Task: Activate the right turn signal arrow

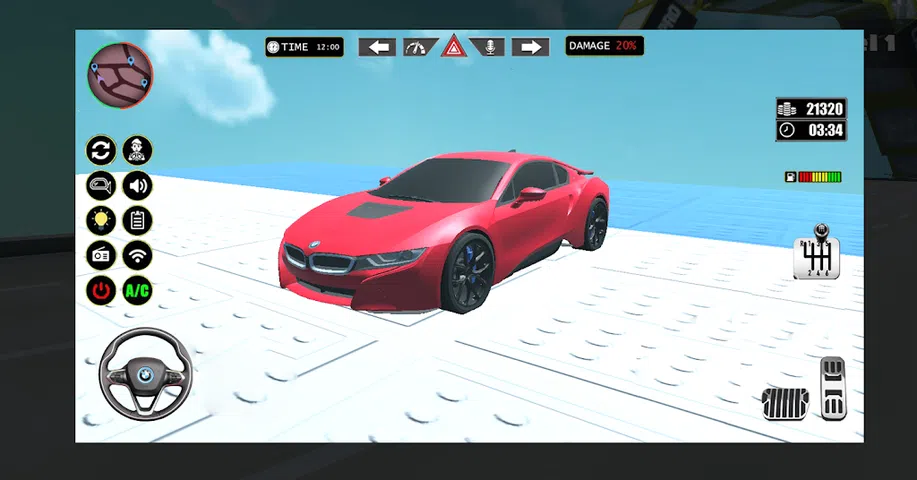Action: click(530, 47)
